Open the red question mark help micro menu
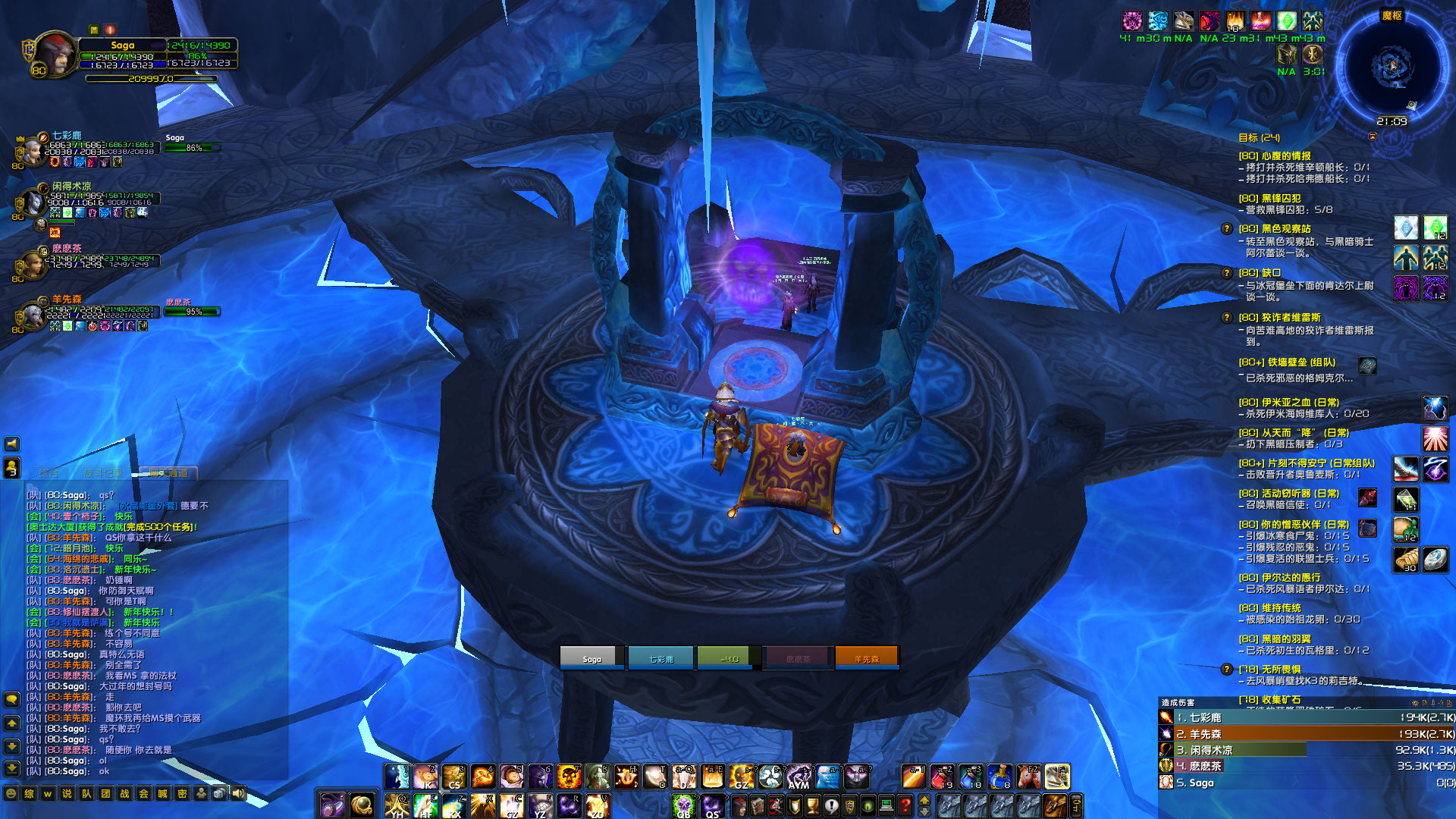The width and height of the screenshot is (1456, 819). coord(906,806)
